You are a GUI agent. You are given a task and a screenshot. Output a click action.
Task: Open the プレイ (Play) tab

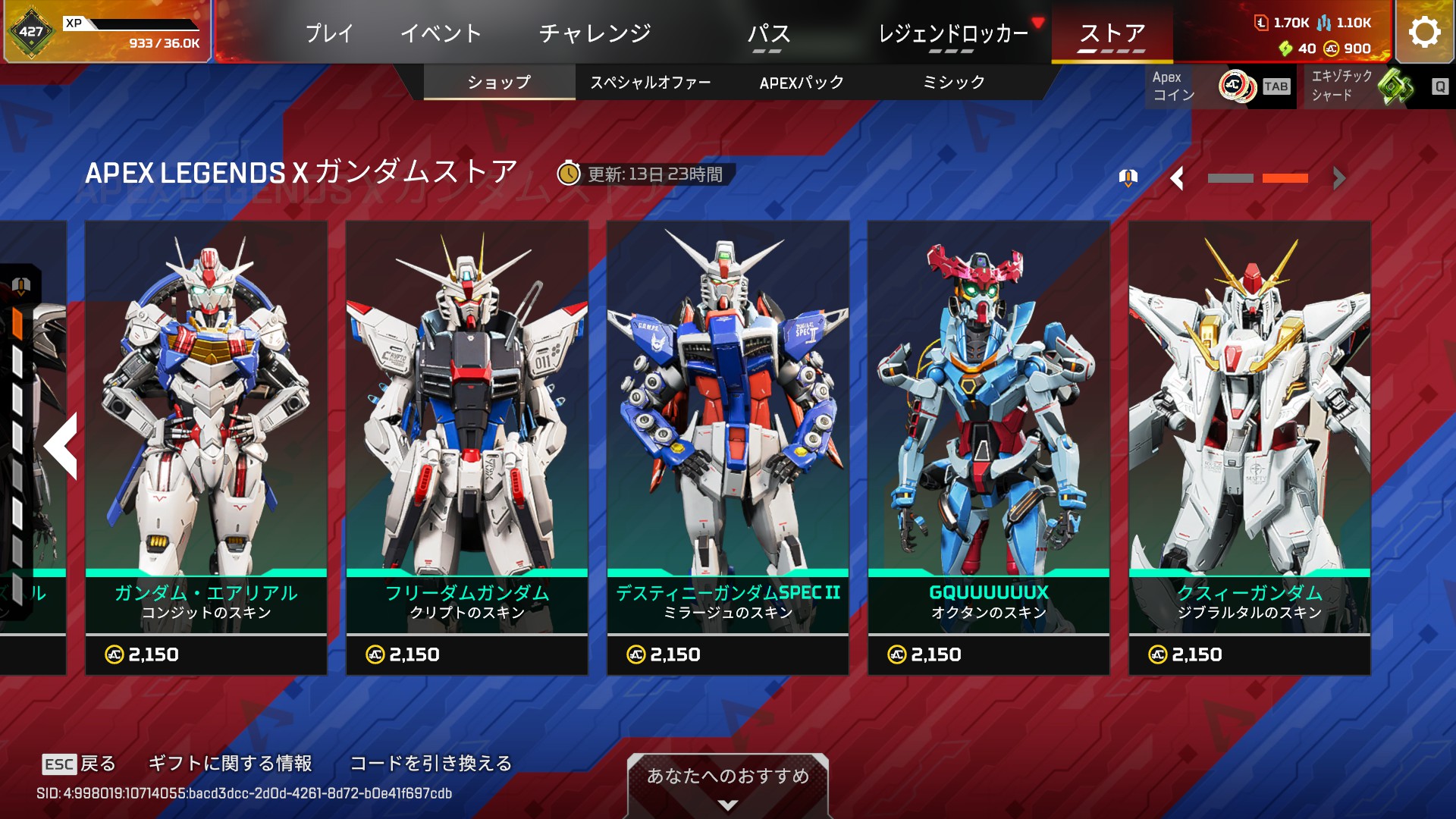pyautogui.click(x=329, y=33)
